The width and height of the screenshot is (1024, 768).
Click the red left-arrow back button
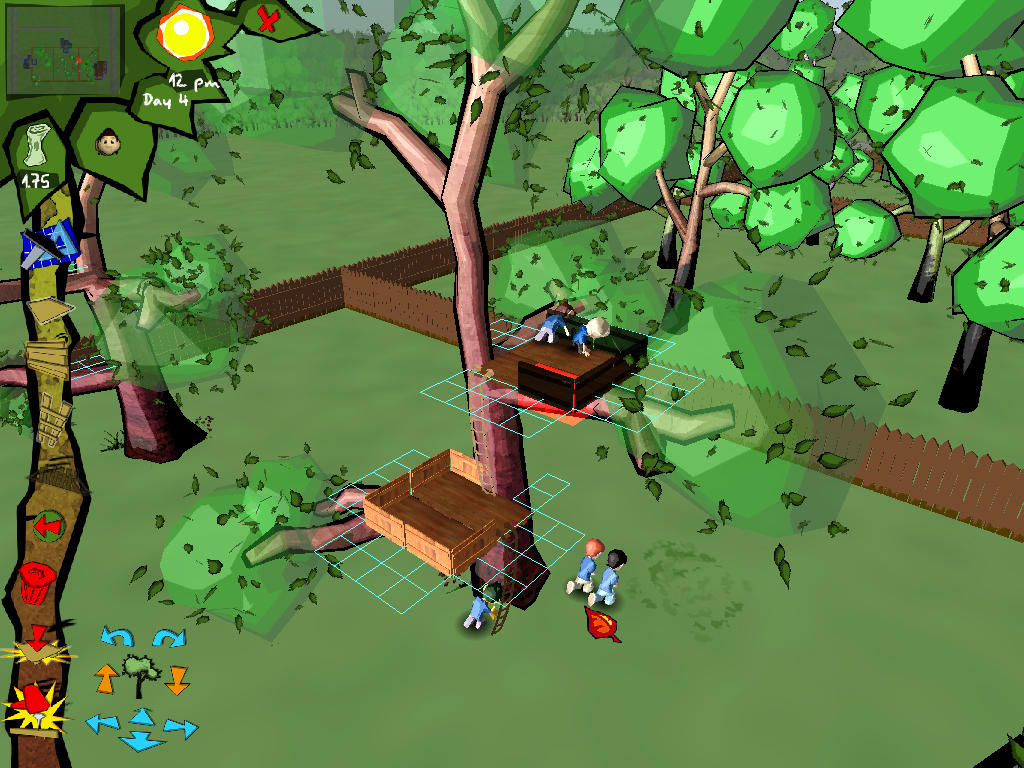(x=46, y=525)
